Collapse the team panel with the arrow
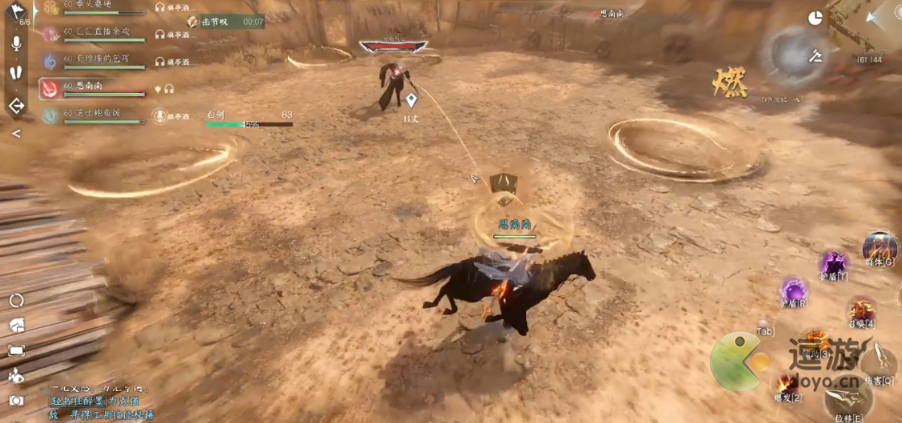The height and width of the screenshot is (423, 902). click(17, 133)
